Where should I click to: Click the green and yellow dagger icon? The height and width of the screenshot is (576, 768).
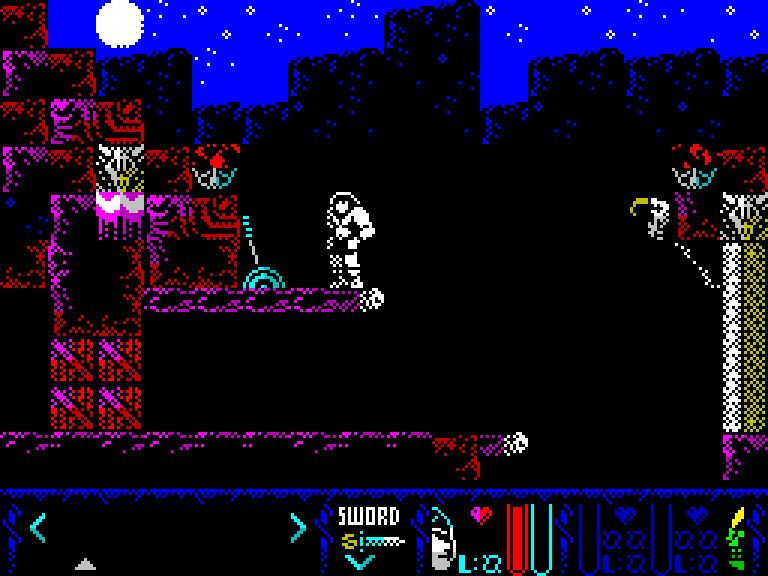pos(735,538)
